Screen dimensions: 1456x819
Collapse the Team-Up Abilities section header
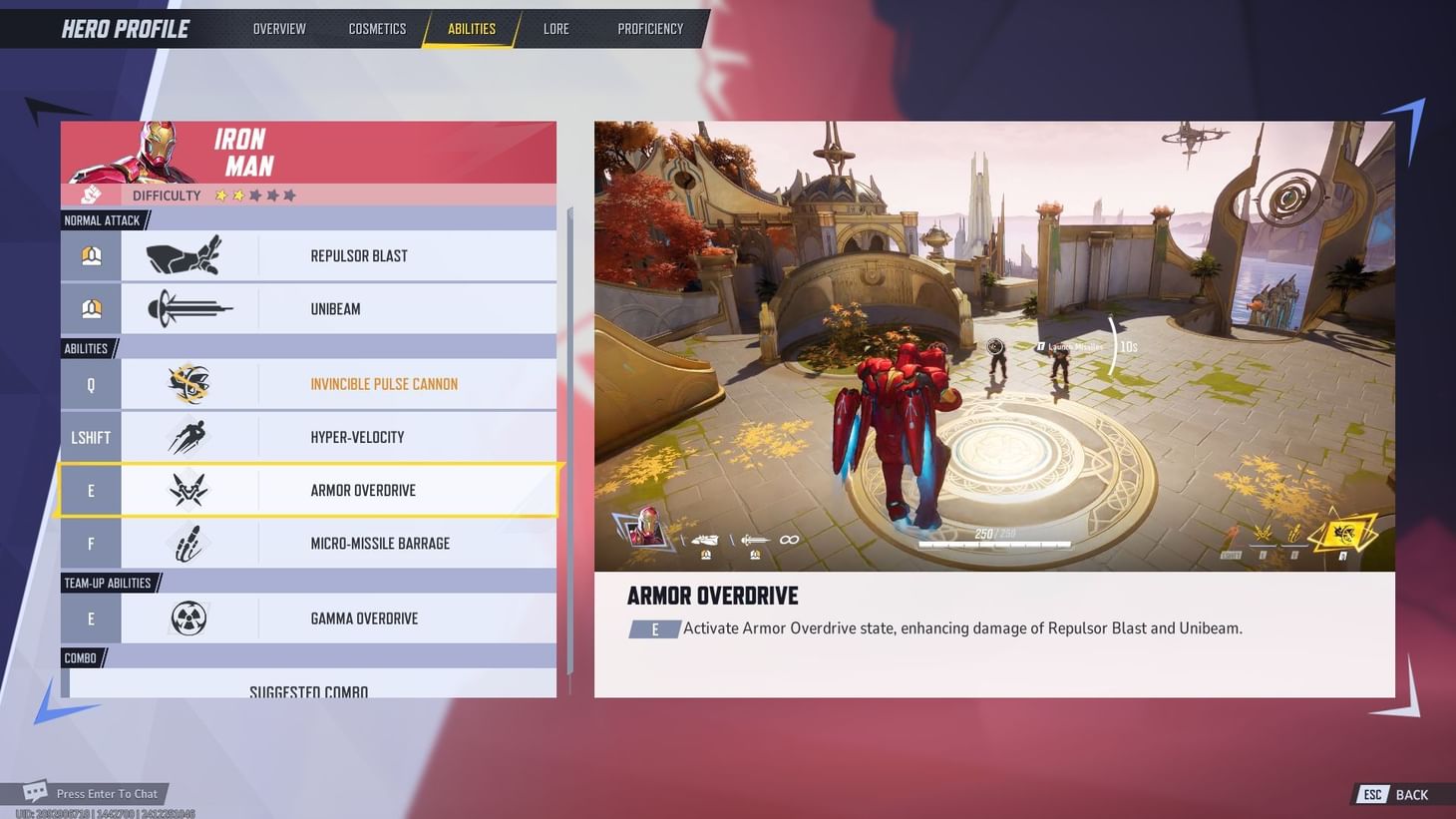pos(108,583)
